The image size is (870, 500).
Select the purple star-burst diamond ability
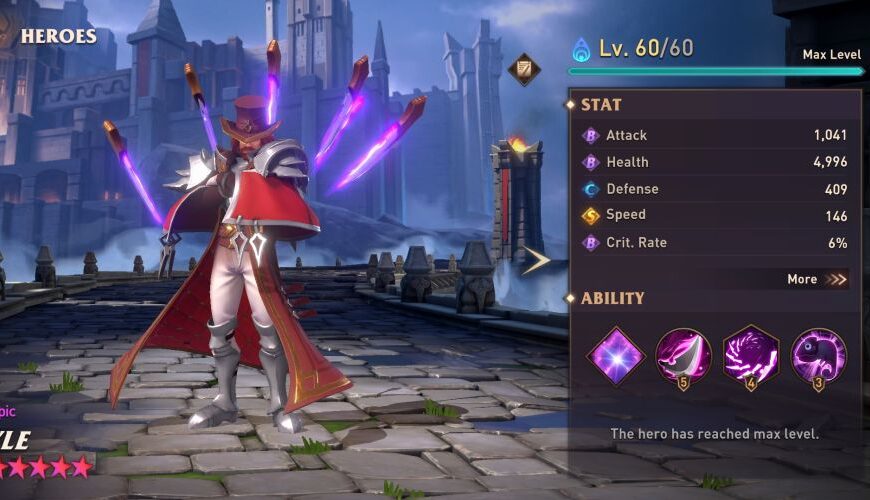tap(616, 355)
